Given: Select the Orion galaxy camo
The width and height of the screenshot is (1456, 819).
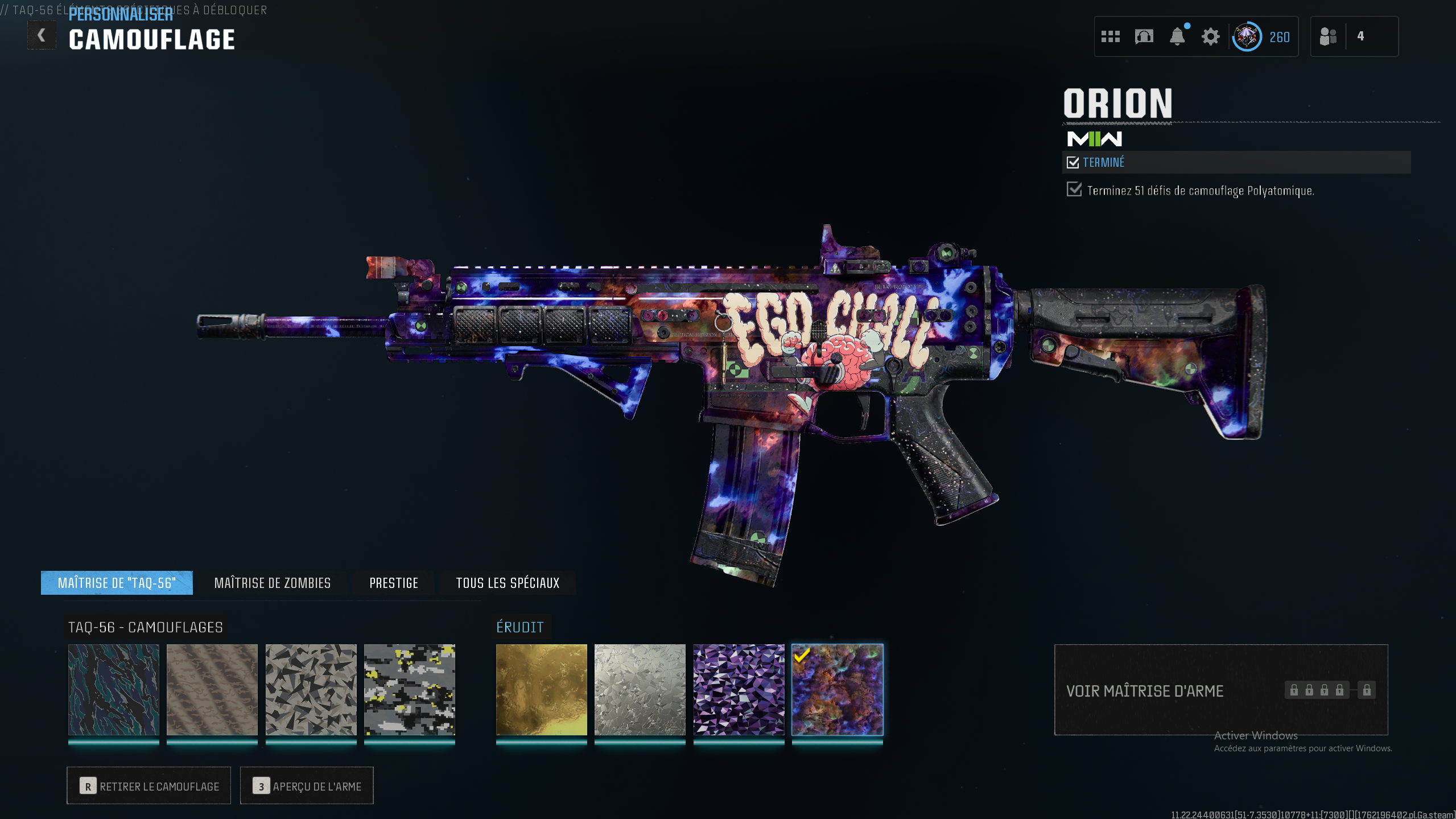Looking at the screenshot, I should click(838, 690).
